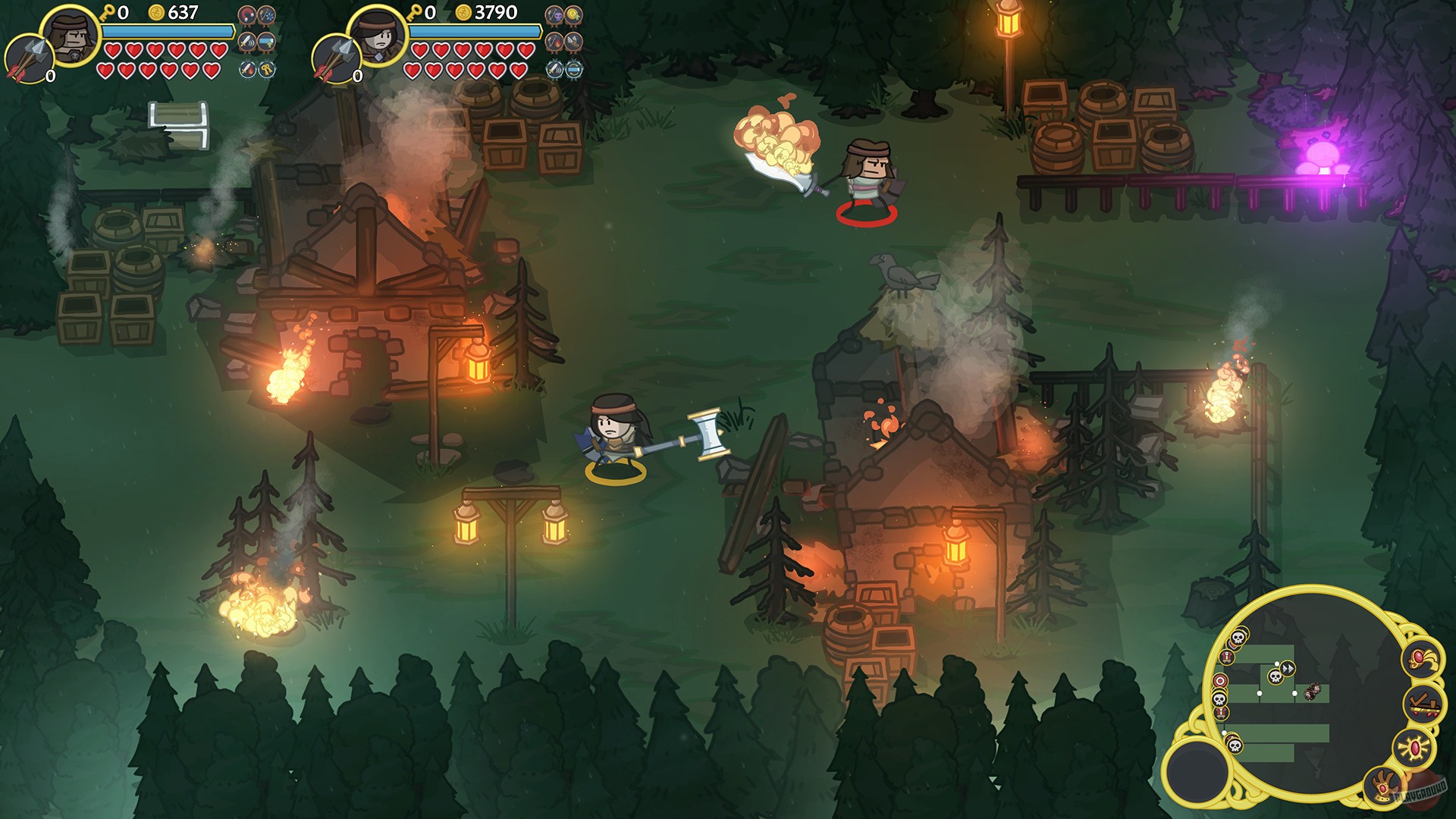
Task: Click the frost arrow perk medallion
Action: (x=266, y=15)
